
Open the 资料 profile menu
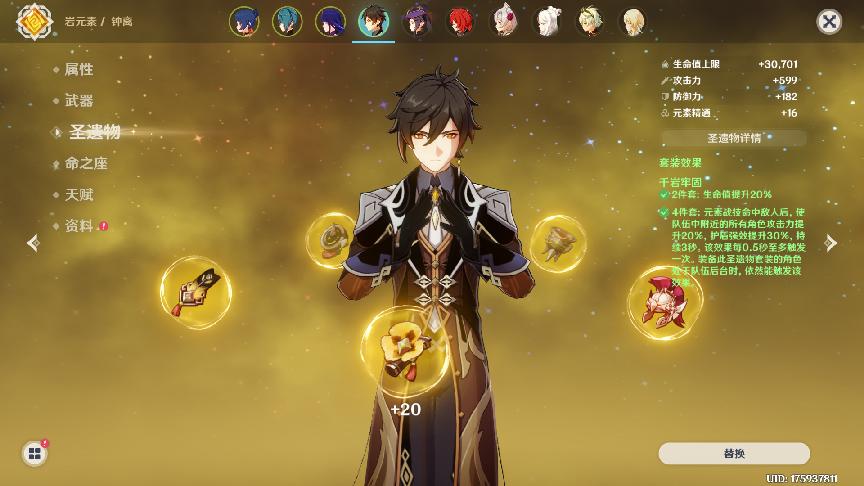pos(78,226)
